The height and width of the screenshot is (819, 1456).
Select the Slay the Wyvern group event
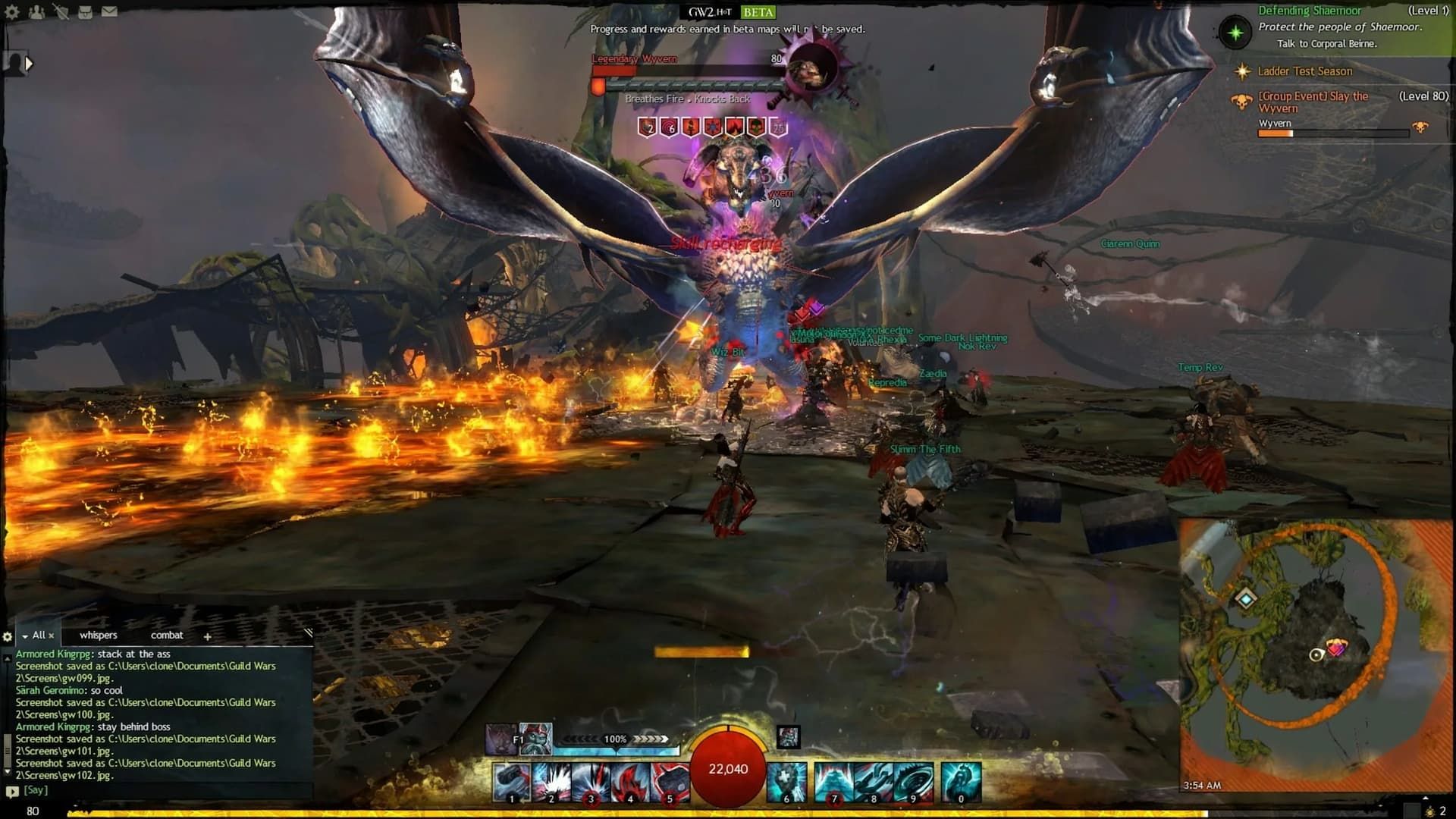coord(1316,102)
